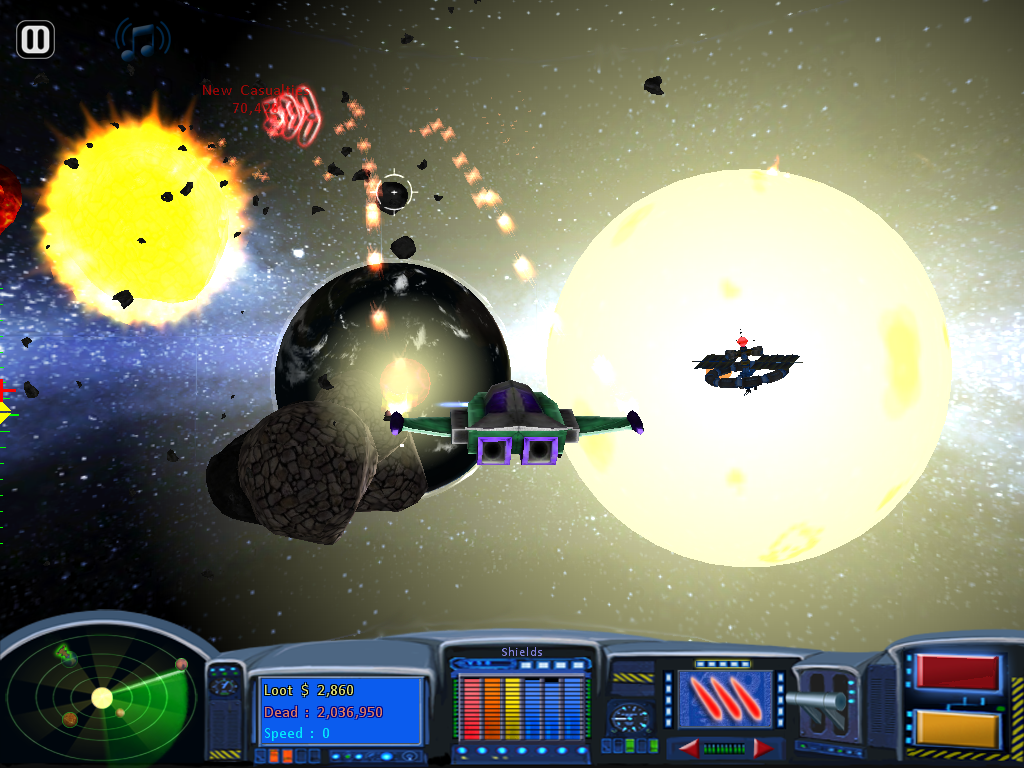Hit the red cockpit button

(x=958, y=673)
